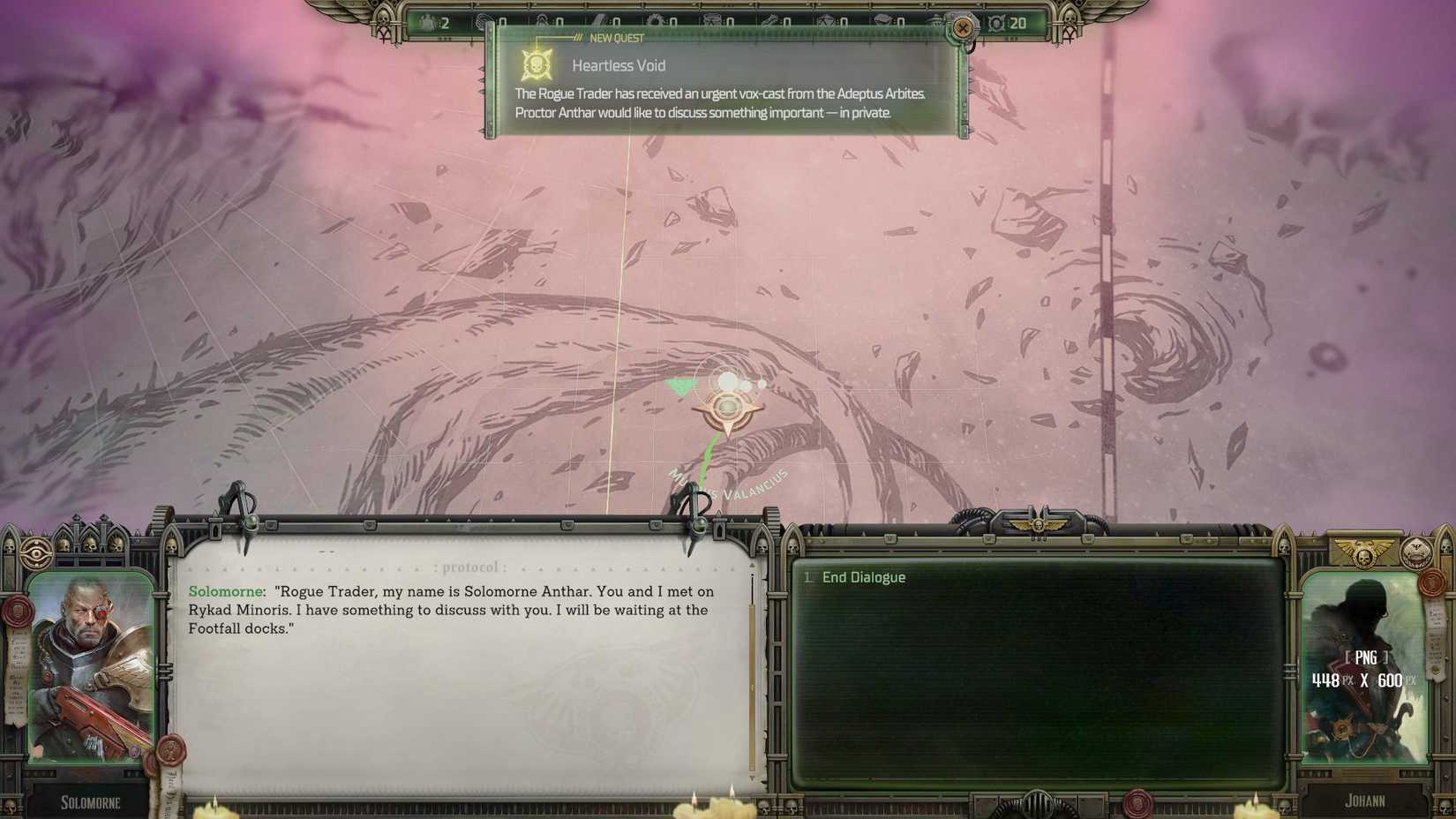This screenshot has height=819, width=1456.
Task: Click the Profit Factor icon showing 20
Action: [996, 23]
